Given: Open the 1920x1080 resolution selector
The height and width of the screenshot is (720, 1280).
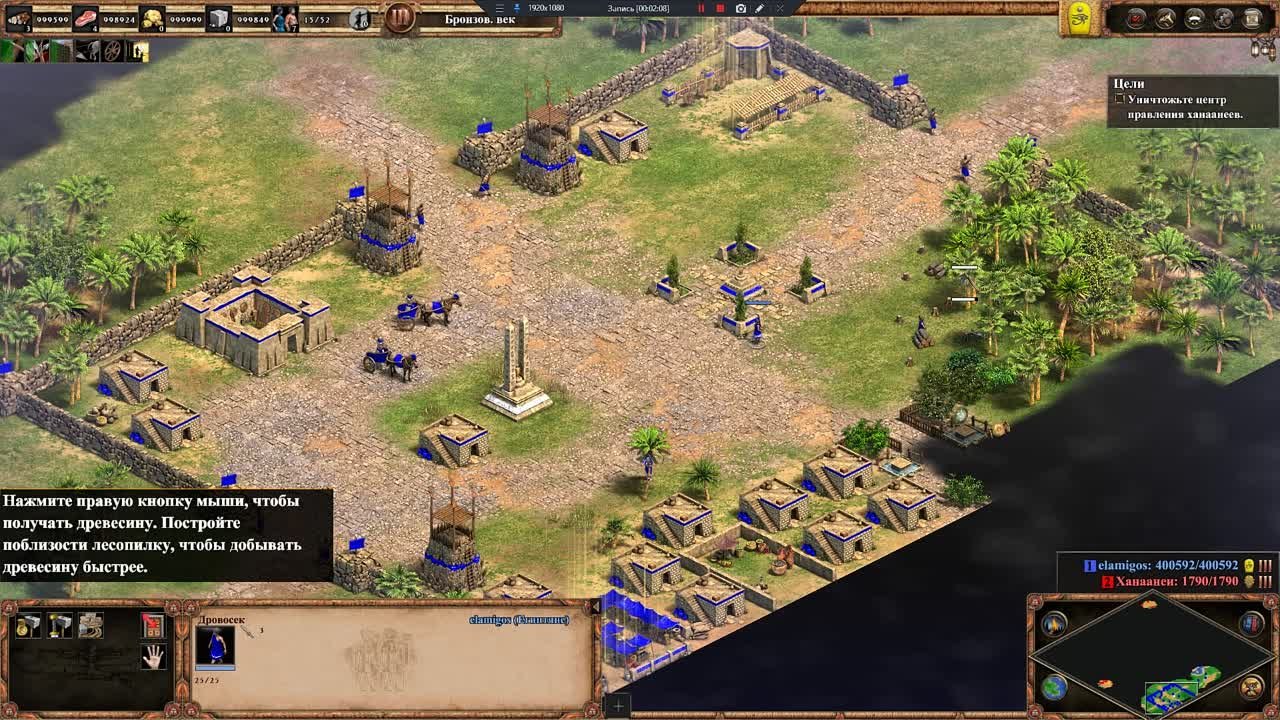Looking at the screenshot, I should 545,8.
